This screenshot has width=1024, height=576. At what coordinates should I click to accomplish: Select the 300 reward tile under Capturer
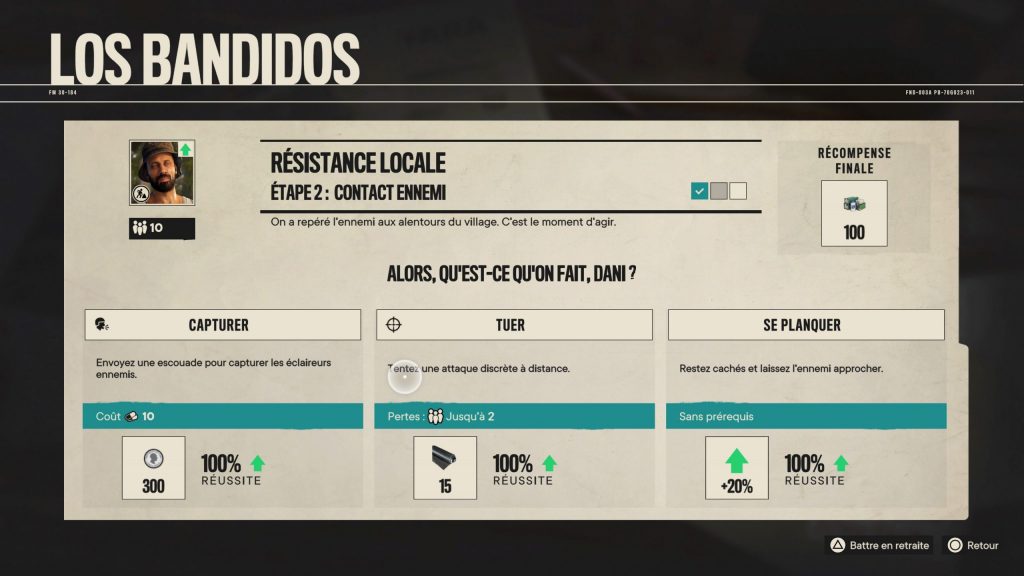[x=154, y=468]
